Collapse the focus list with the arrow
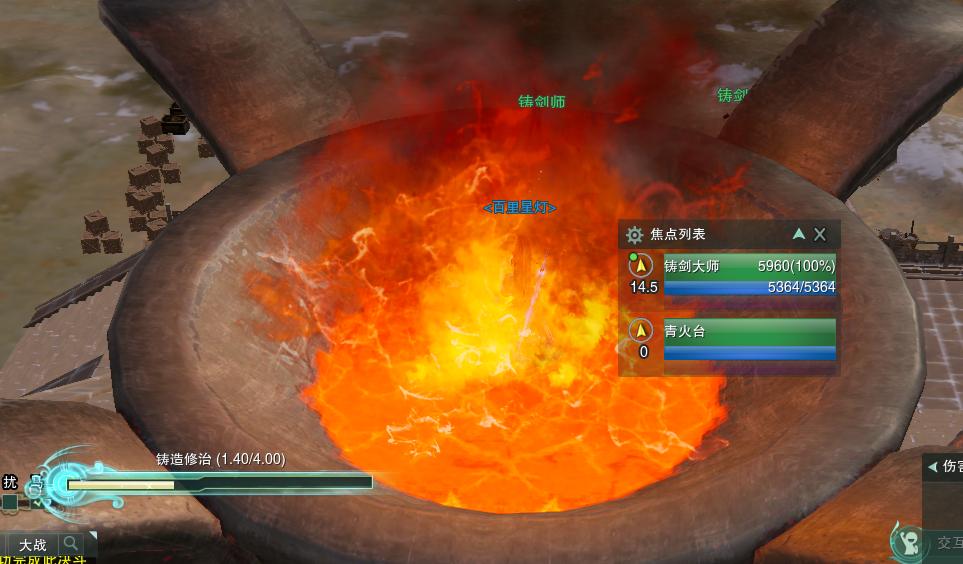The image size is (963, 564). (x=798, y=234)
